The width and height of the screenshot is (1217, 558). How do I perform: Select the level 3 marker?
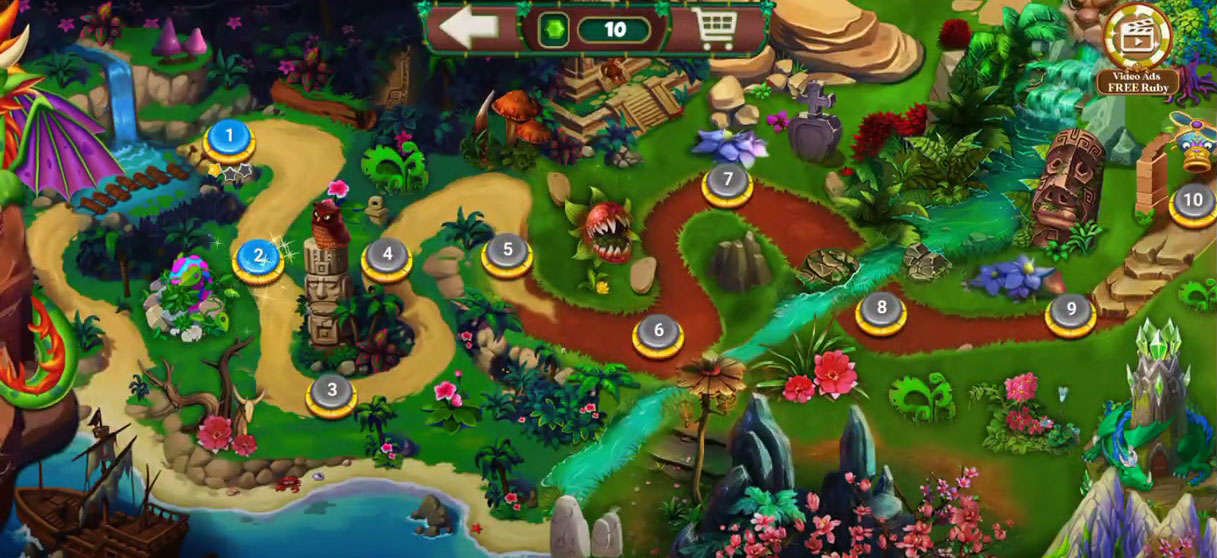pos(332,391)
